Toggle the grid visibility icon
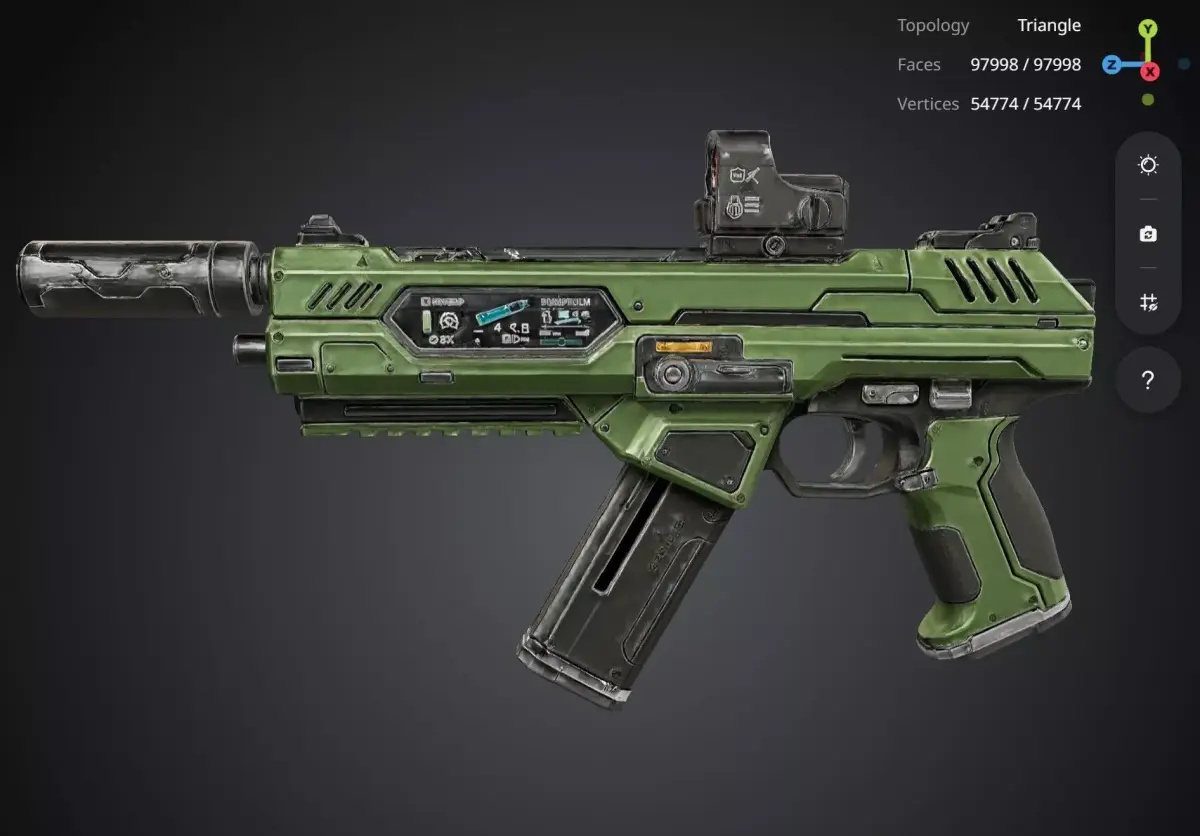 pyautogui.click(x=1148, y=302)
